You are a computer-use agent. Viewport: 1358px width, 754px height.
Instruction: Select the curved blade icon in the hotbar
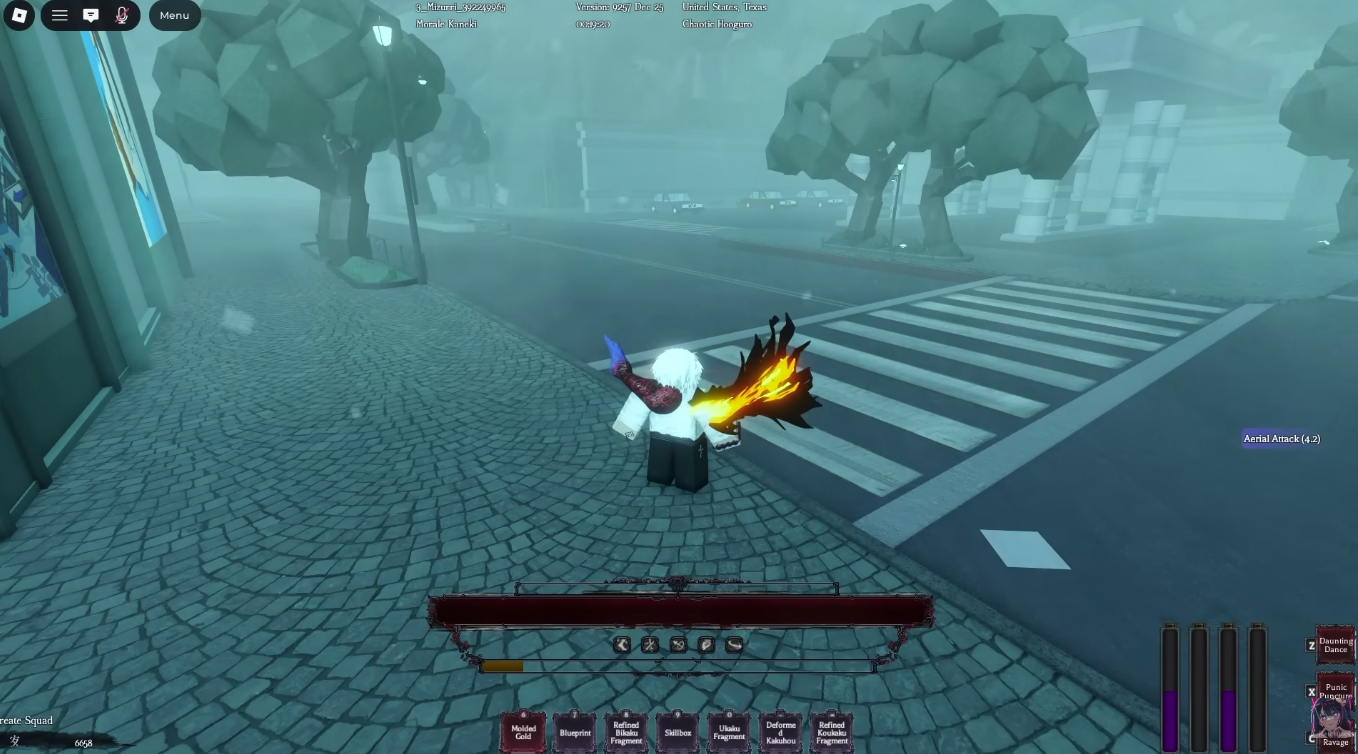pyautogui.click(x=734, y=645)
